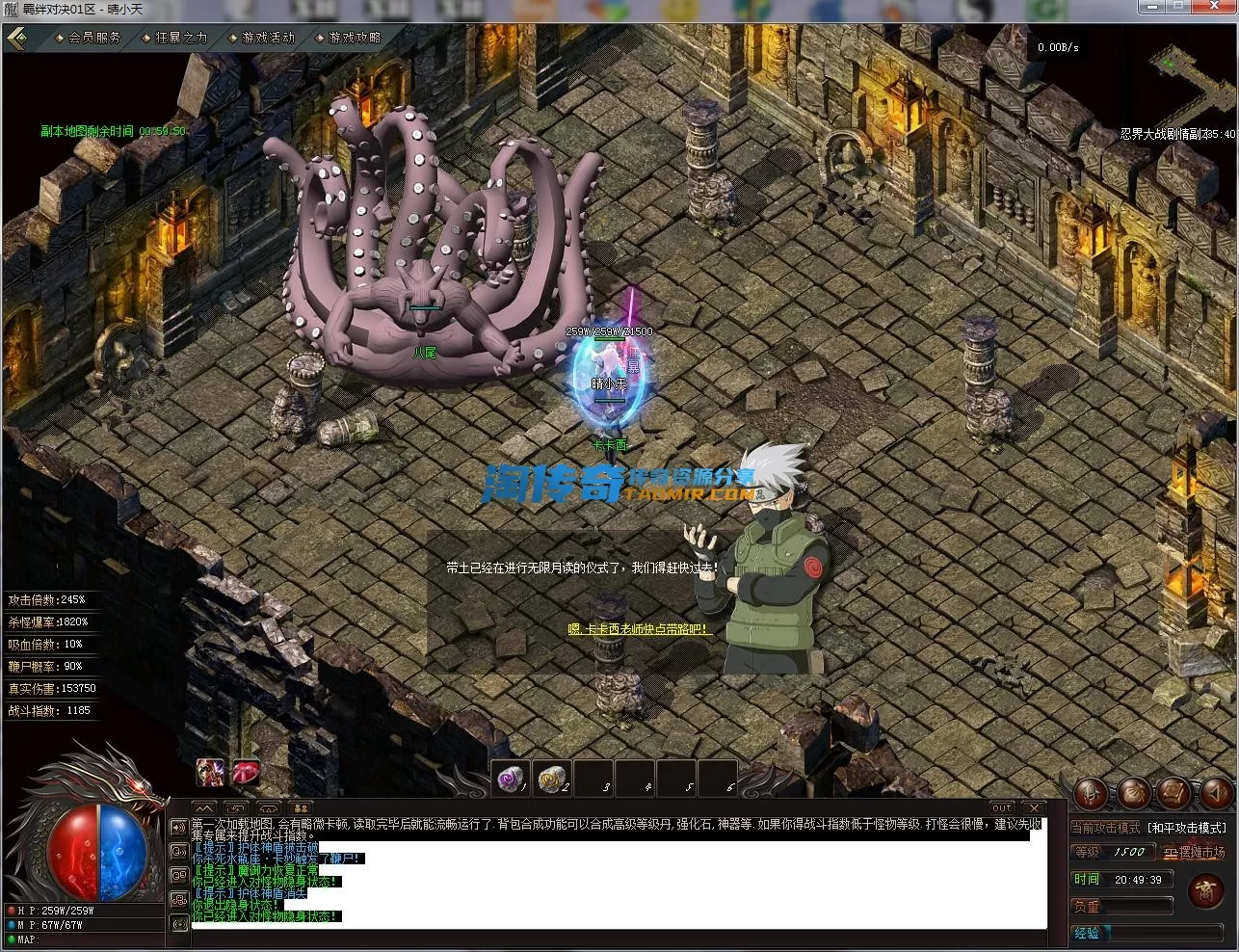Toggle sound with the speaker round button

[1215, 793]
